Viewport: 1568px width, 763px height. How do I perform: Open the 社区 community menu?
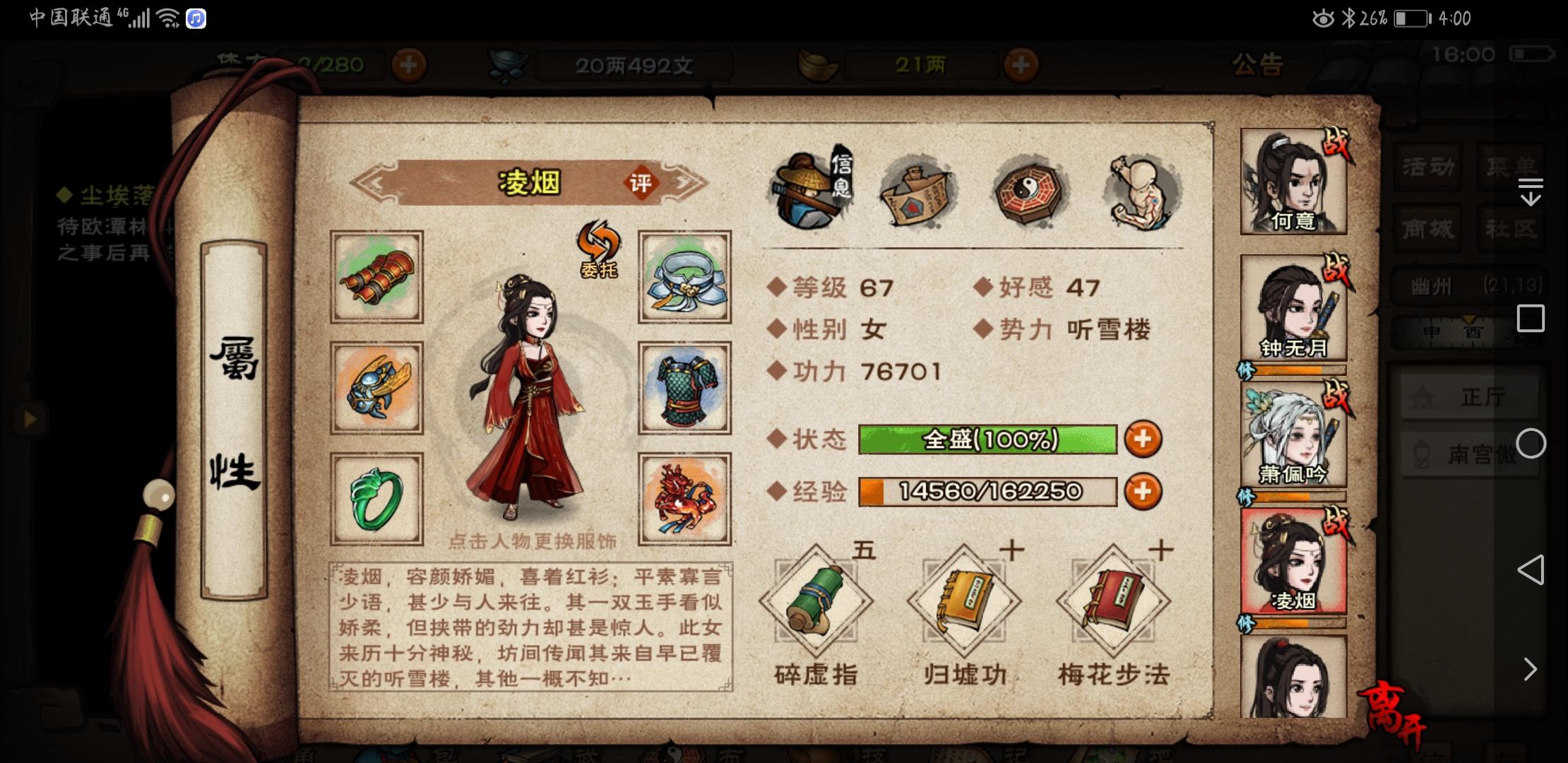click(x=1511, y=230)
